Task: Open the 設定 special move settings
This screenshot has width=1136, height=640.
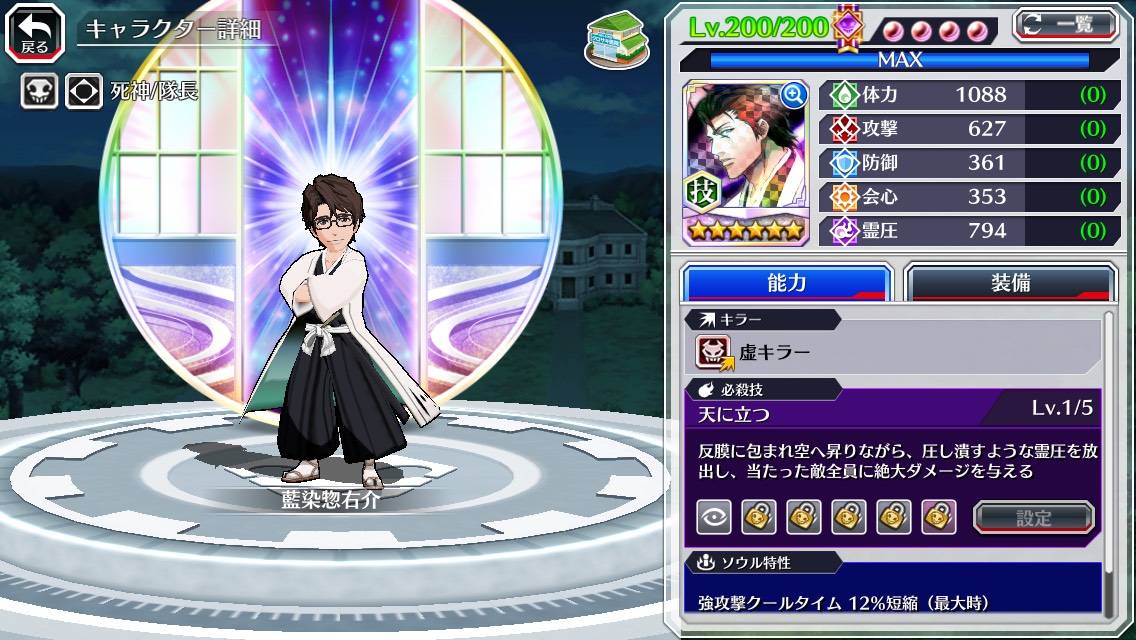Action: 1034,517
